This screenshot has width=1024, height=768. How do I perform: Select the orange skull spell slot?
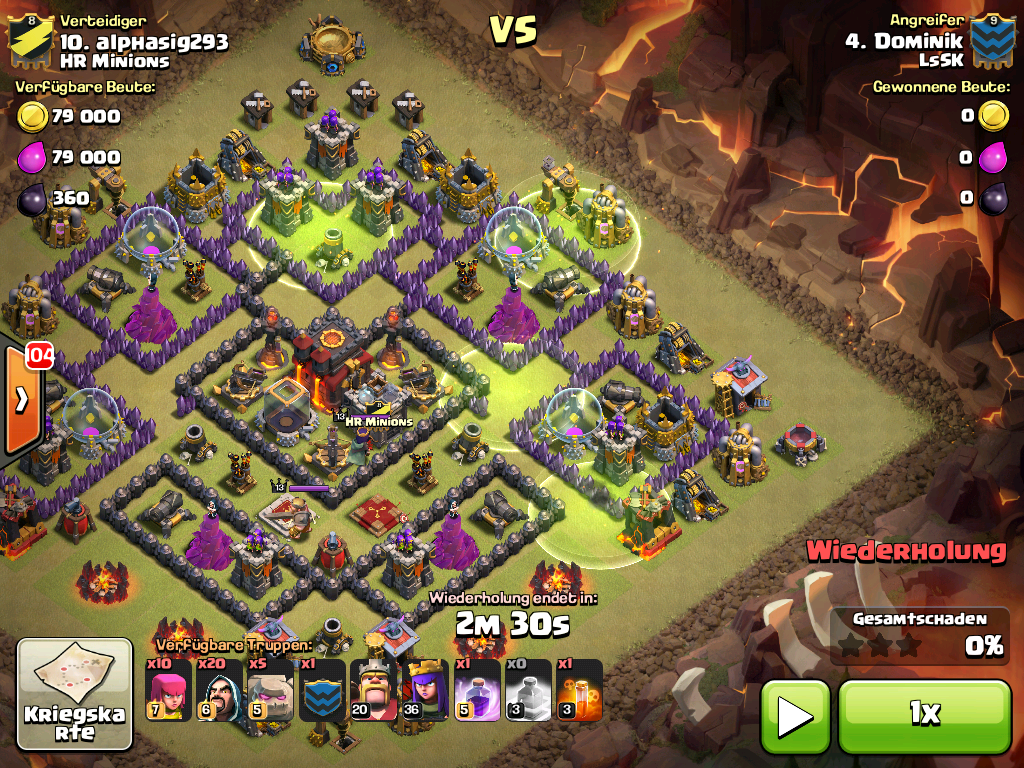[578, 690]
